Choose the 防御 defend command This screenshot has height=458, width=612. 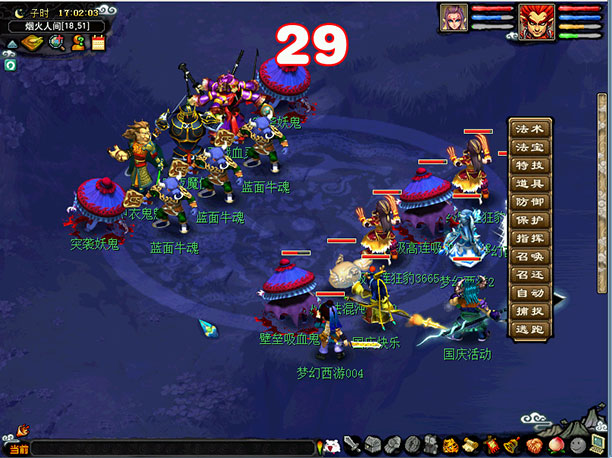(x=530, y=202)
